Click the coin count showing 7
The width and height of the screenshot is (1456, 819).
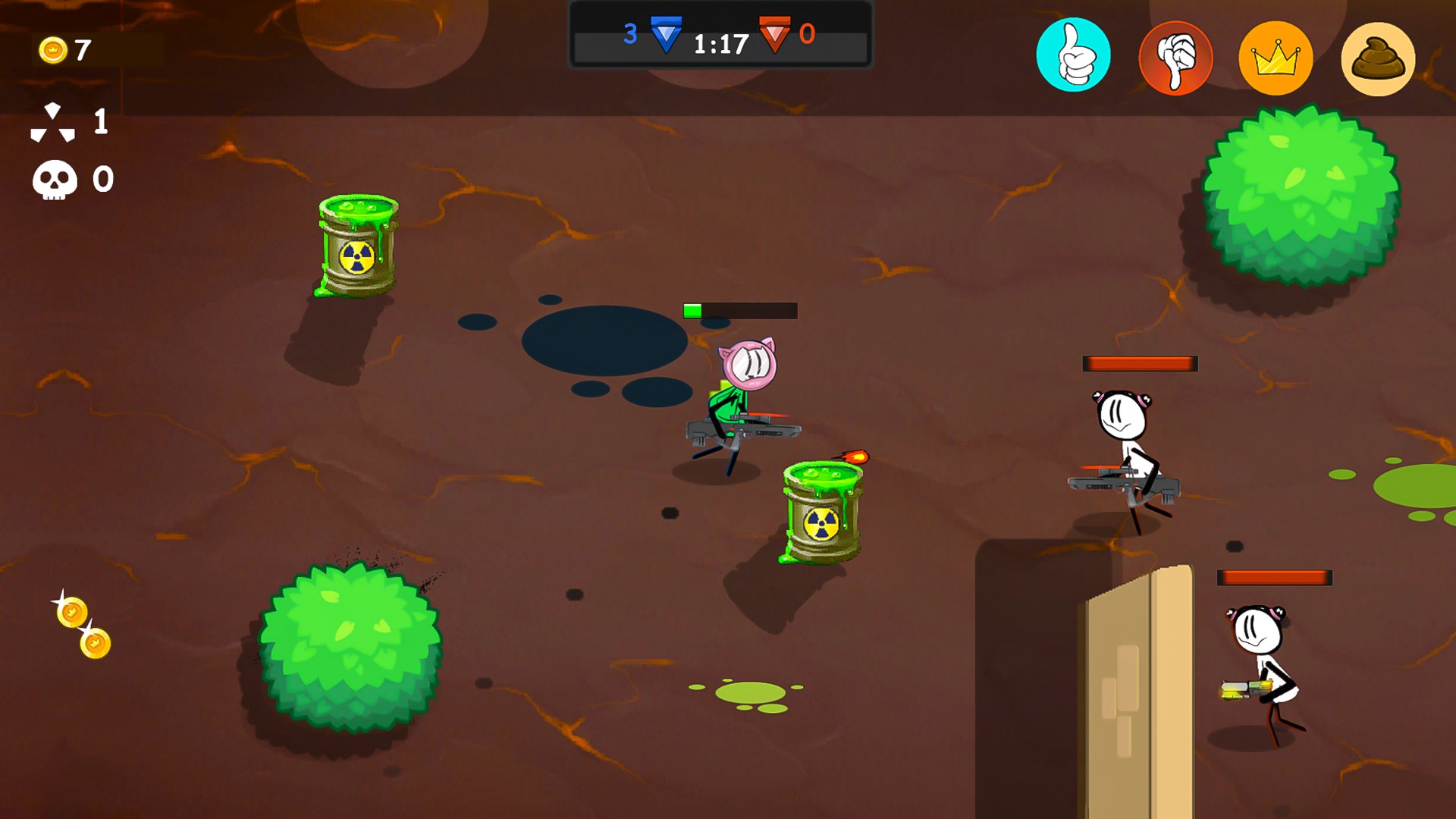[x=82, y=50]
